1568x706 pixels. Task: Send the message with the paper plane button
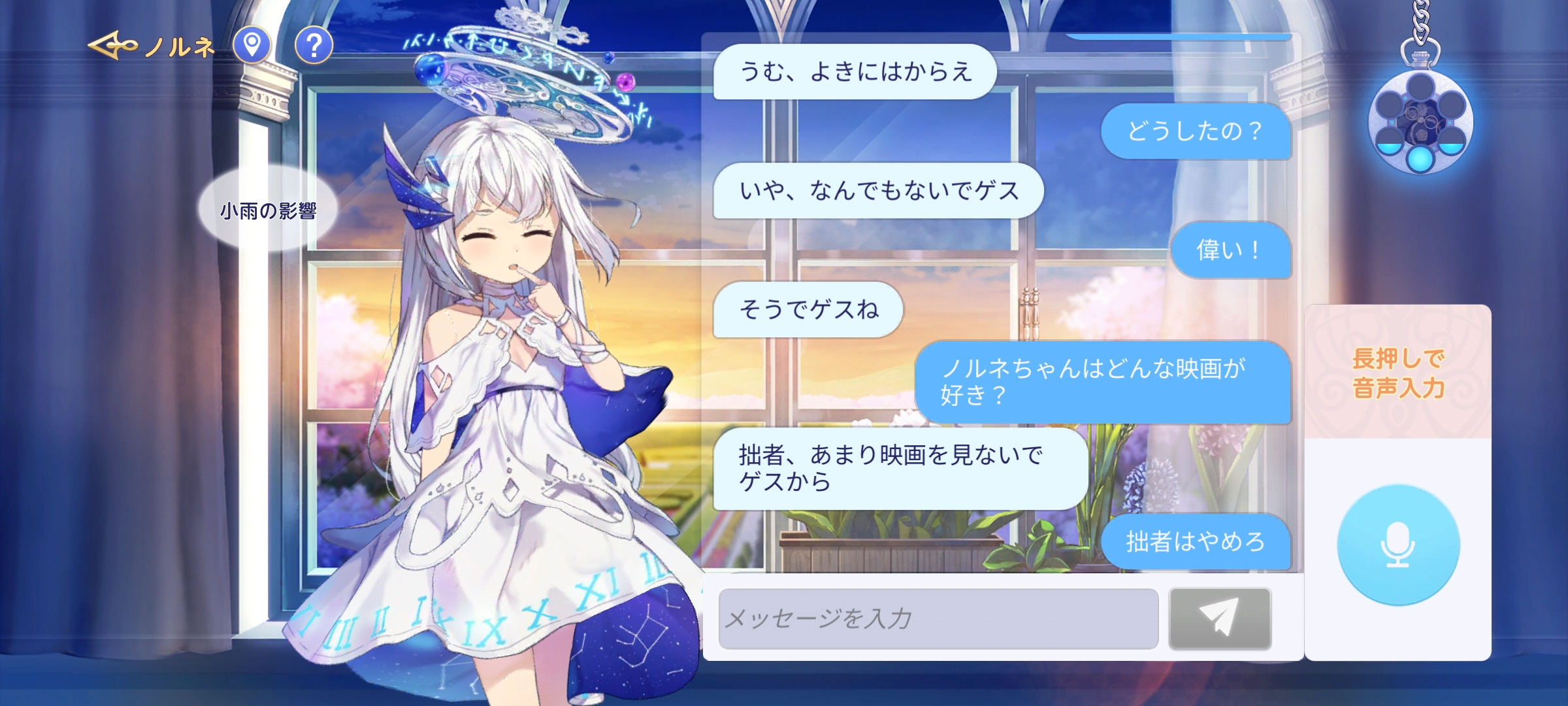[x=1219, y=618]
